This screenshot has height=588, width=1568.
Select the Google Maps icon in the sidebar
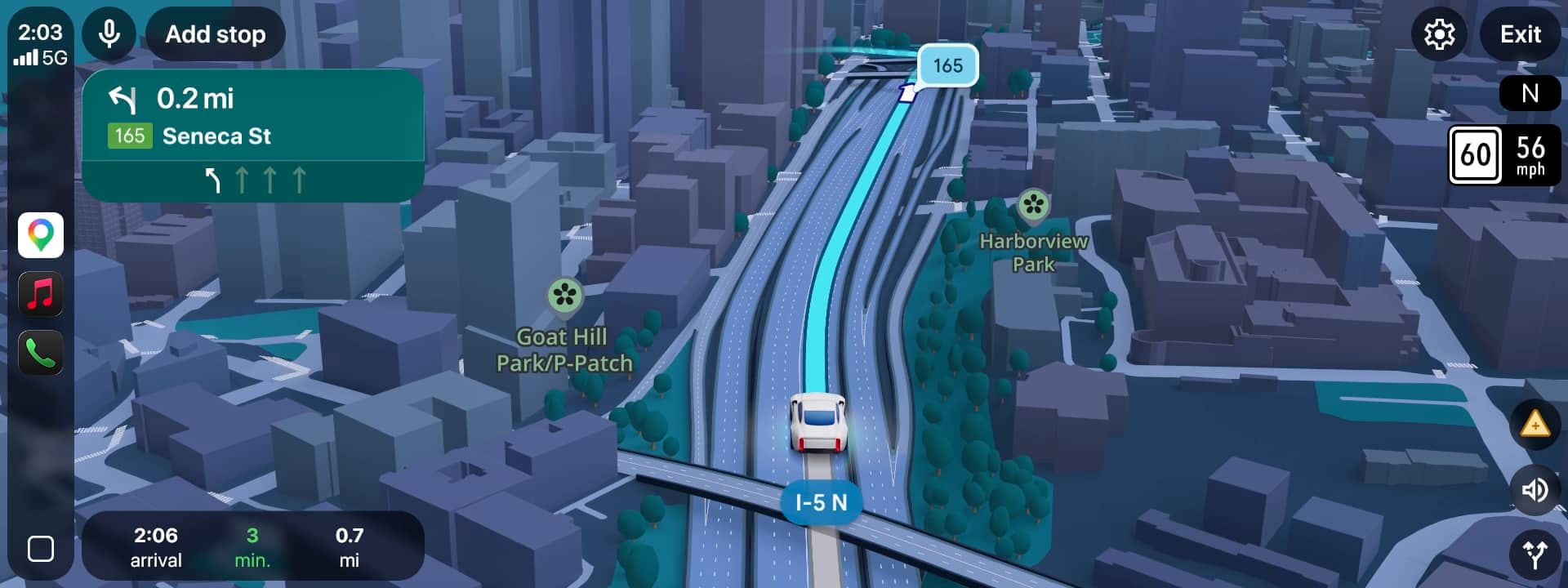pos(41,235)
